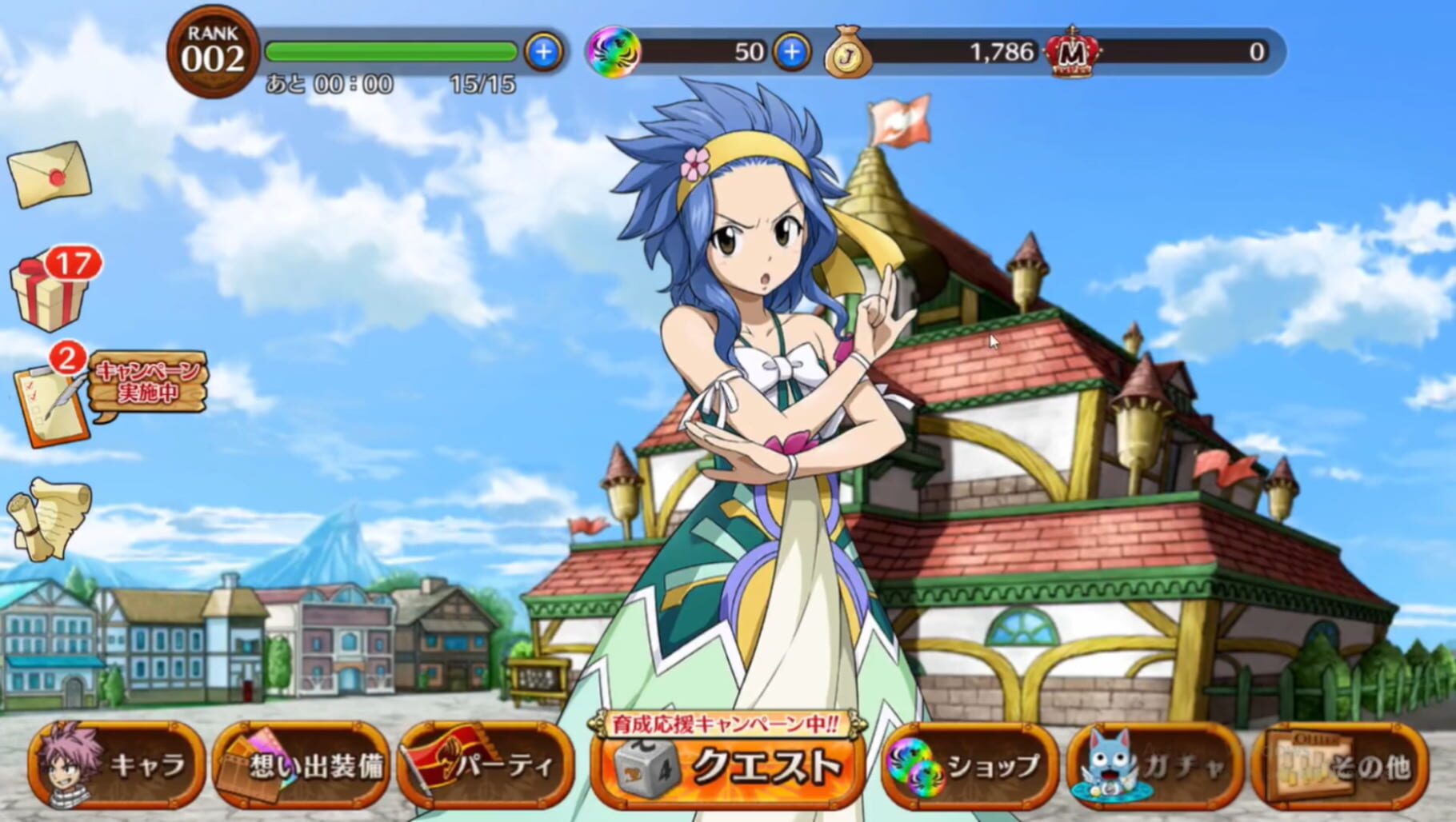Open the キャラ character menu

pyautogui.click(x=117, y=765)
